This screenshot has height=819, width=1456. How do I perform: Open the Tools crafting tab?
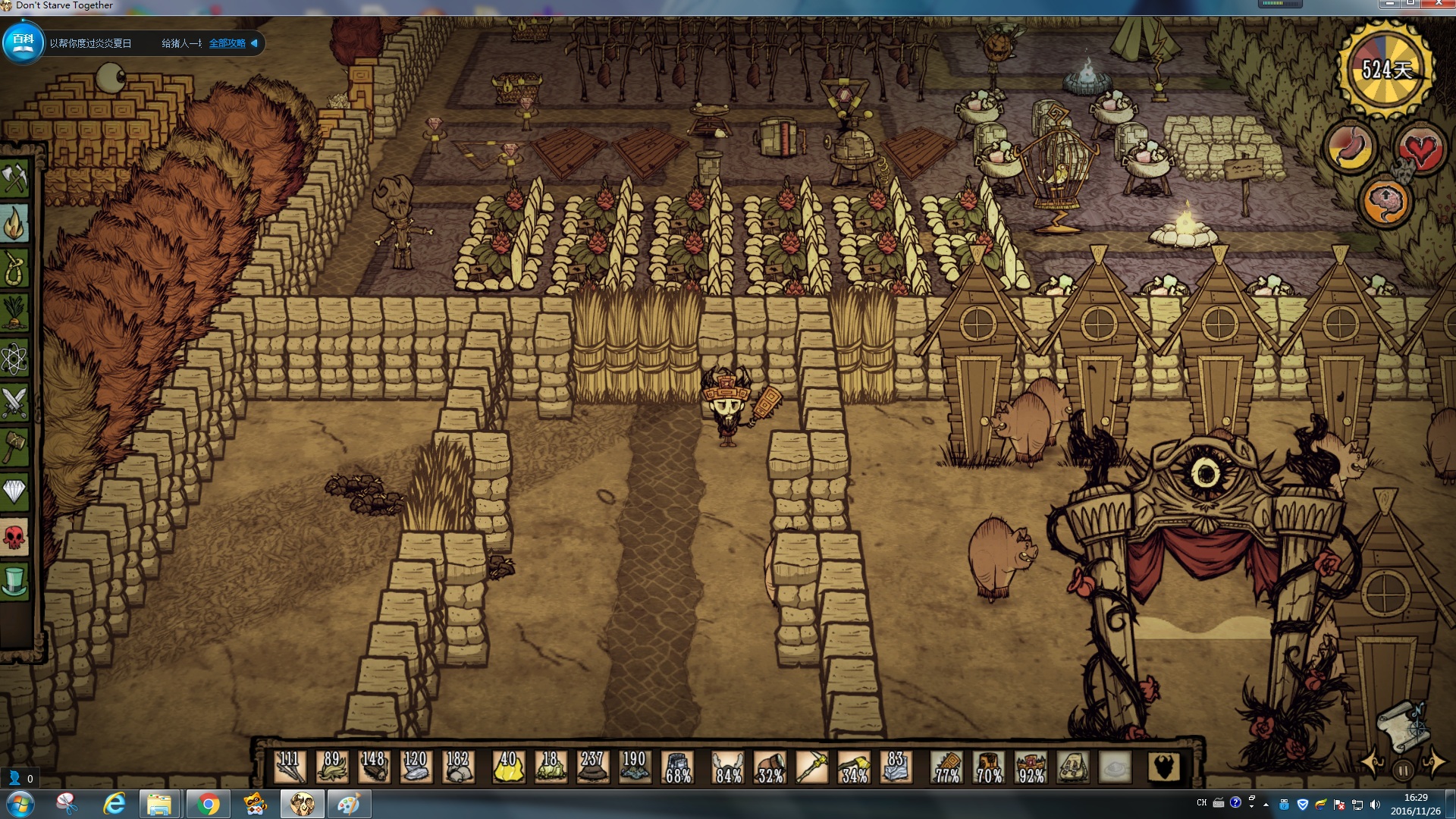pos(14,179)
